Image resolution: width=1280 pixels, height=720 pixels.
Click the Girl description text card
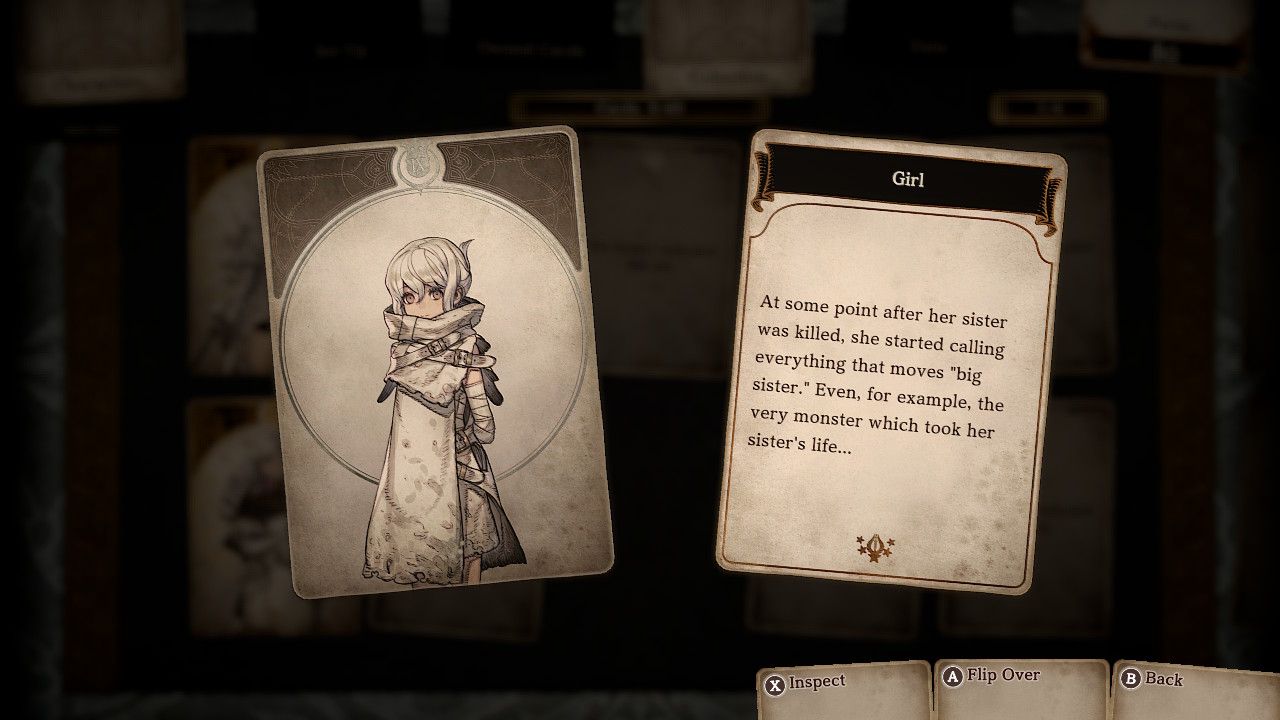tap(890, 360)
